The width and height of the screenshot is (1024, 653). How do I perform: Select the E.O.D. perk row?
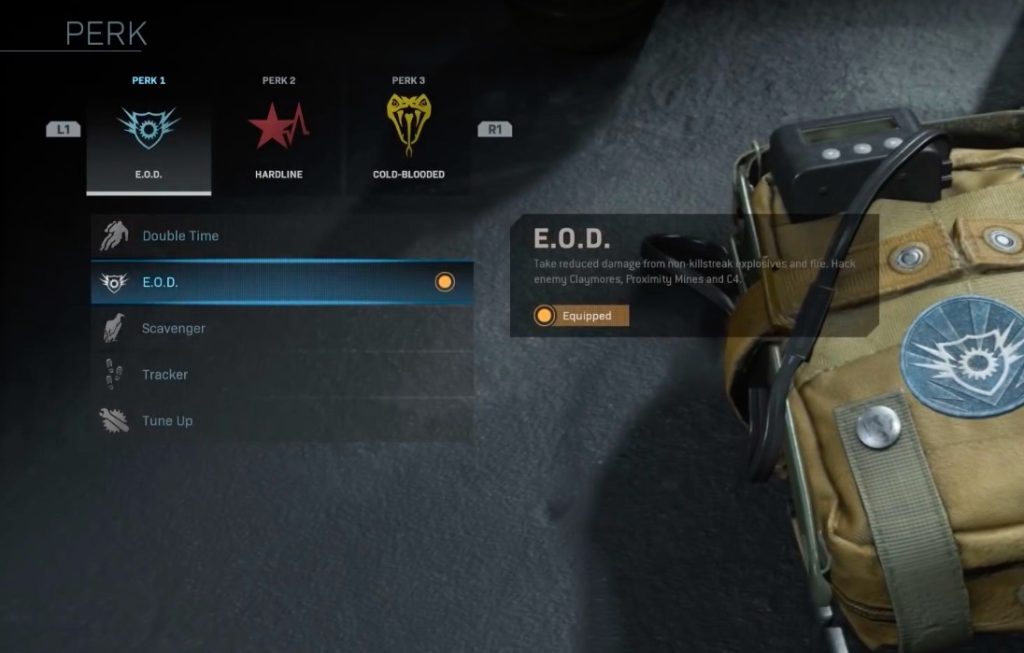281,282
